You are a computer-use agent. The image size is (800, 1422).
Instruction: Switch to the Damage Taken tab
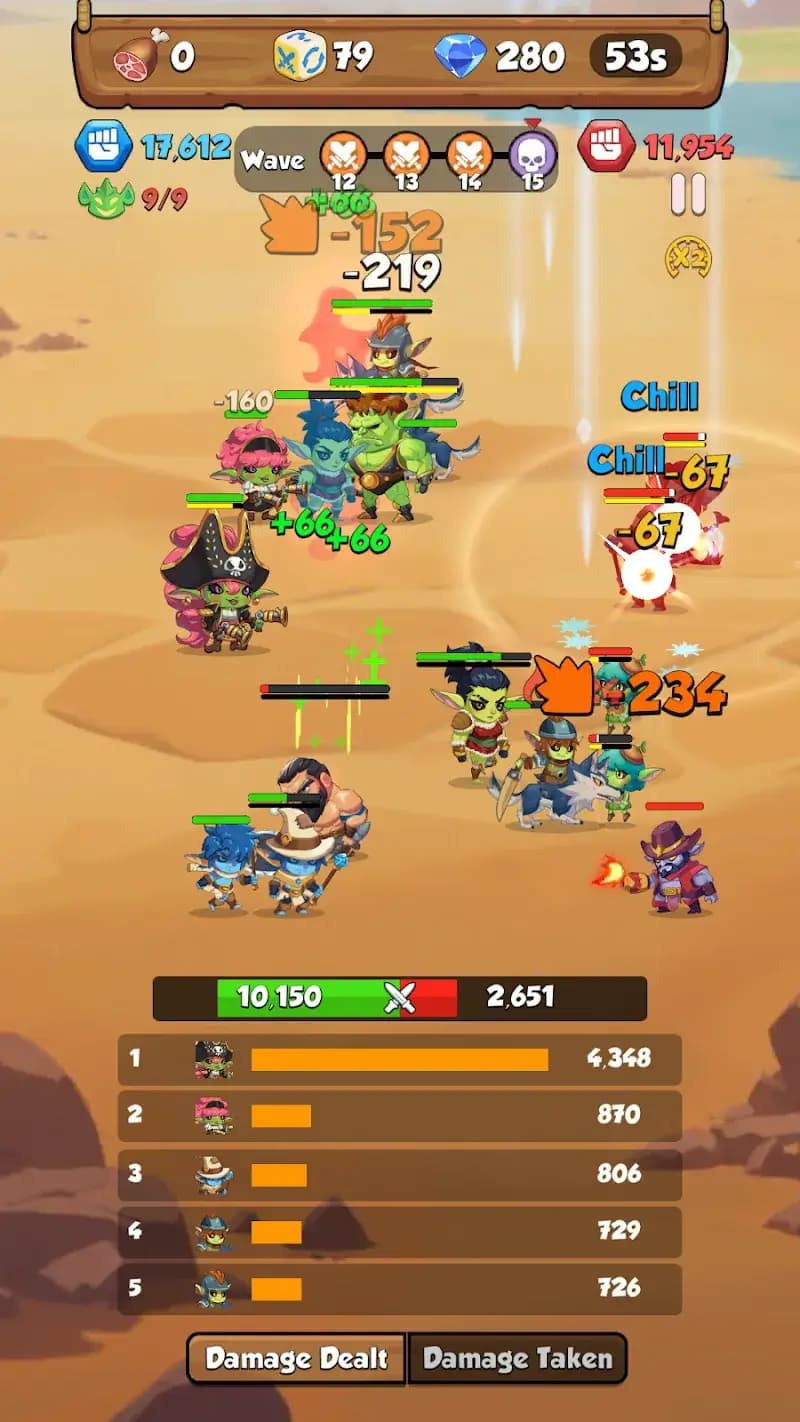(517, 1359)
